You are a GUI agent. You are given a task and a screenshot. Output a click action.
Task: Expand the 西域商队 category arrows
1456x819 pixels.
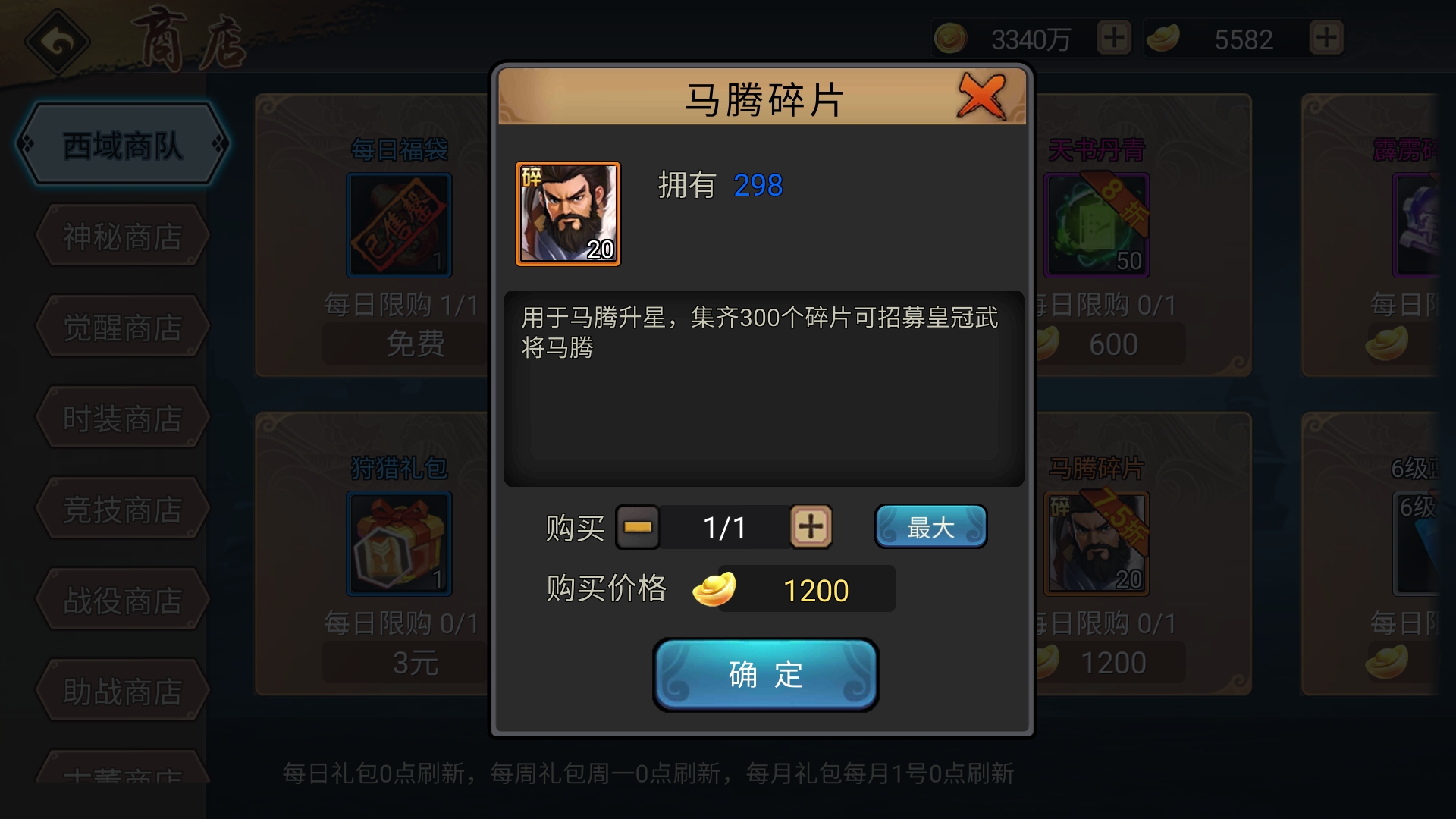coord(121,144)
